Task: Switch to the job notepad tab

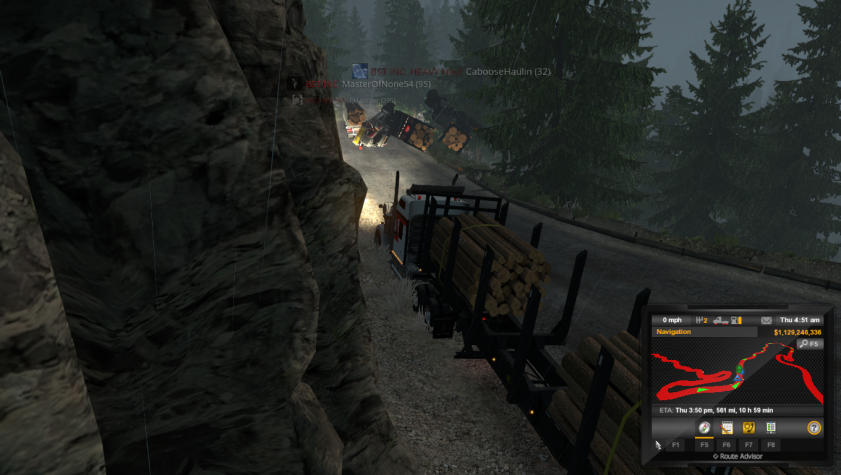Action: [727, 427]
